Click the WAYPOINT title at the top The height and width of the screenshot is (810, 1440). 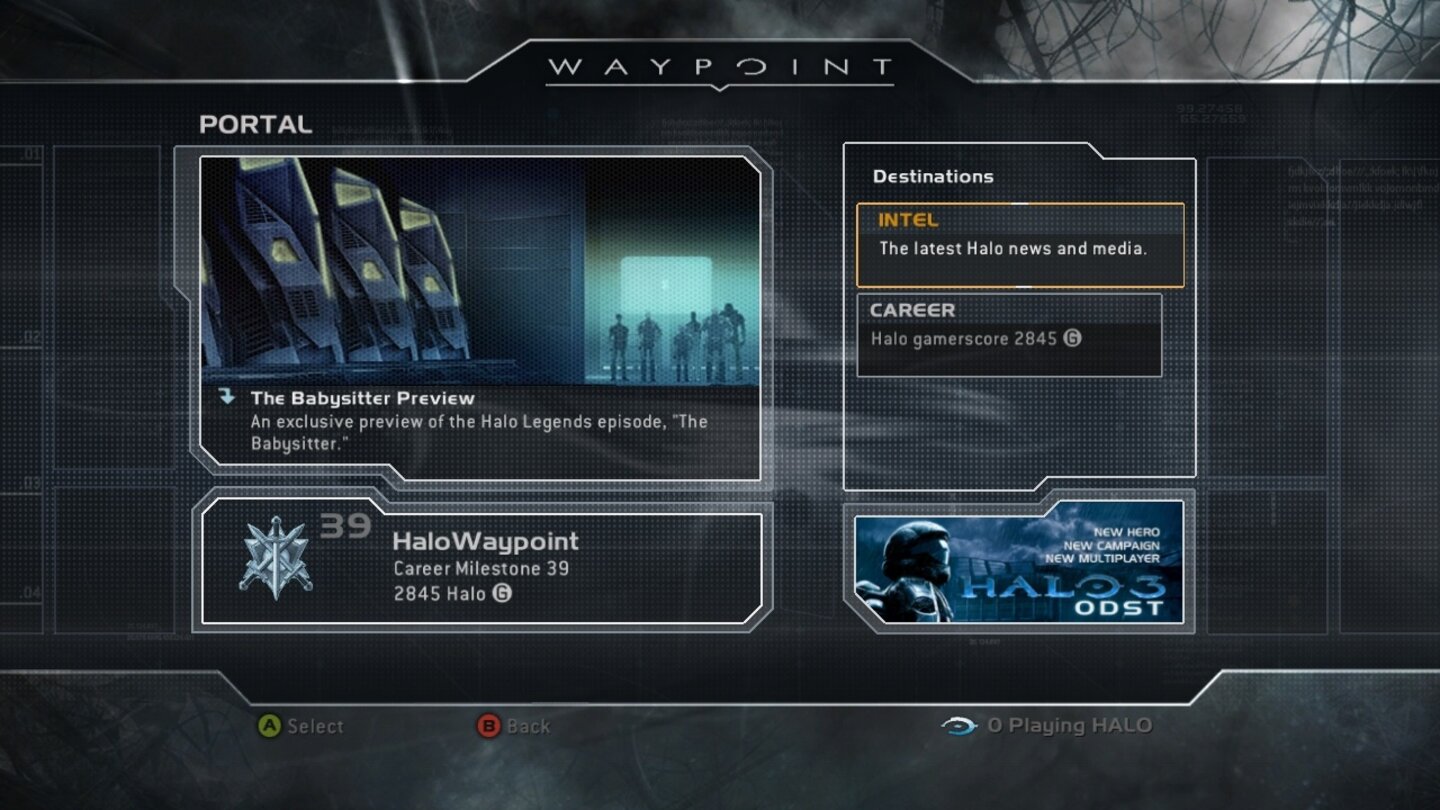click(x=718, y=67)
